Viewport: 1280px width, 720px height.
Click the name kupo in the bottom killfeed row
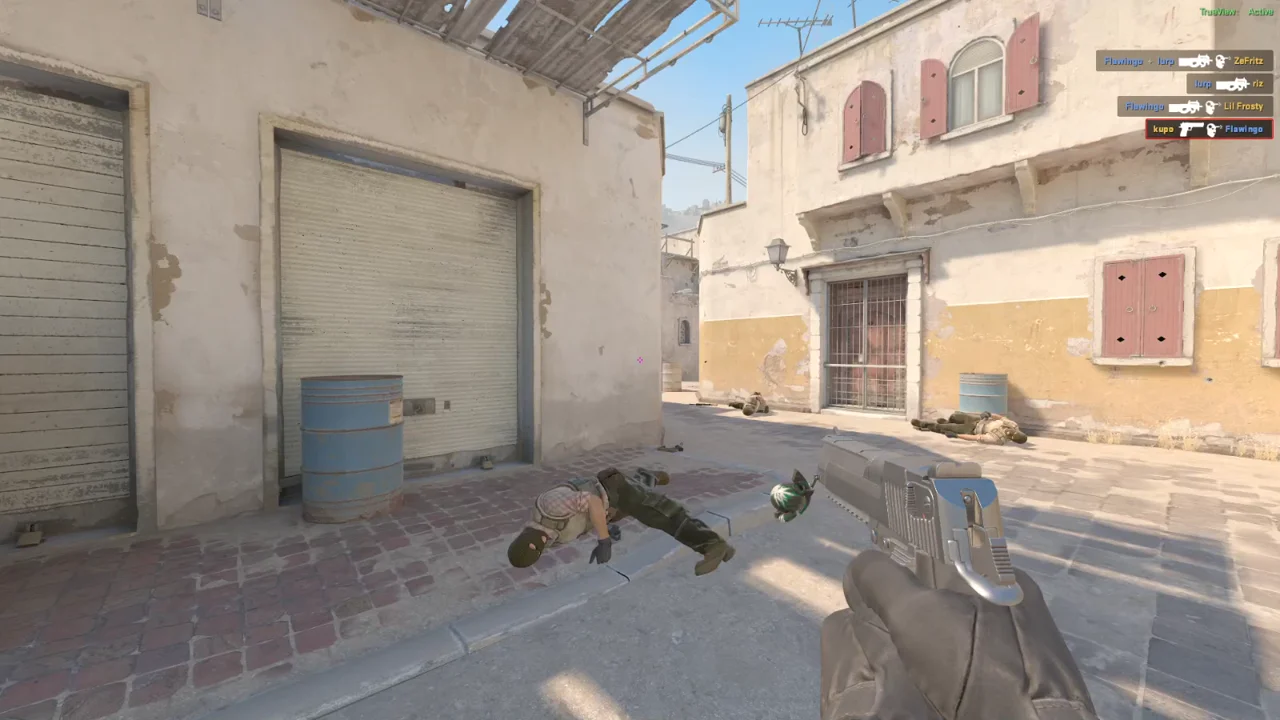coord(1164,129)
